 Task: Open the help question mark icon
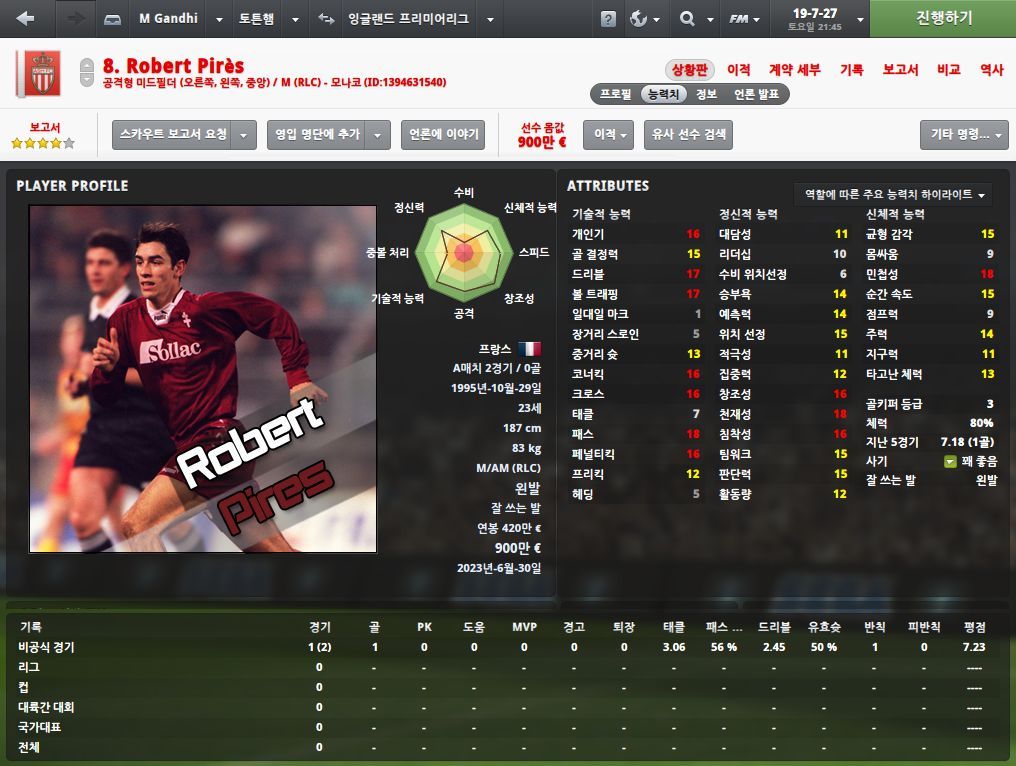[x=608, y=19]
